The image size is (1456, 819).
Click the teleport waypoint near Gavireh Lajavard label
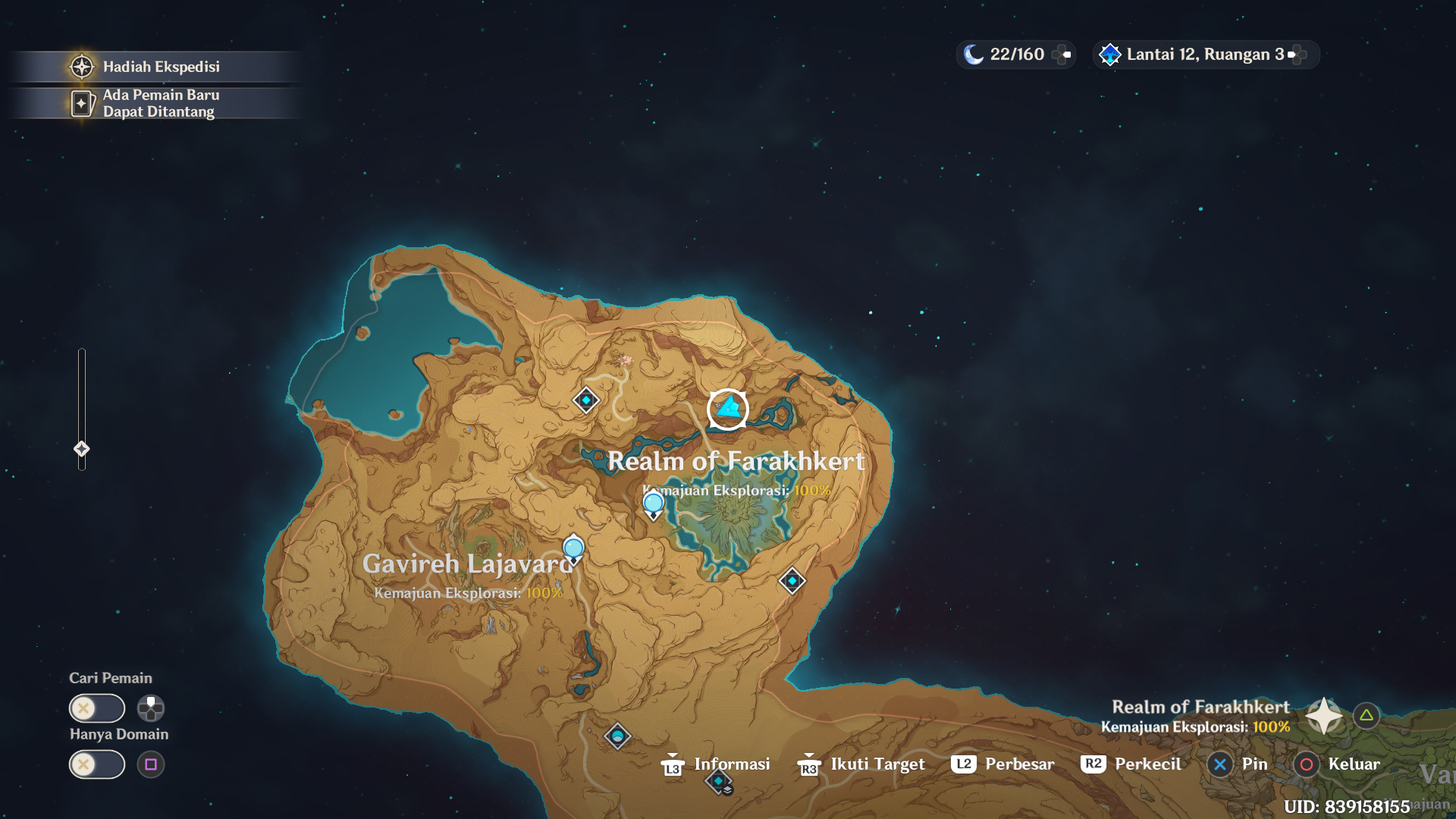tap(573, 548)
